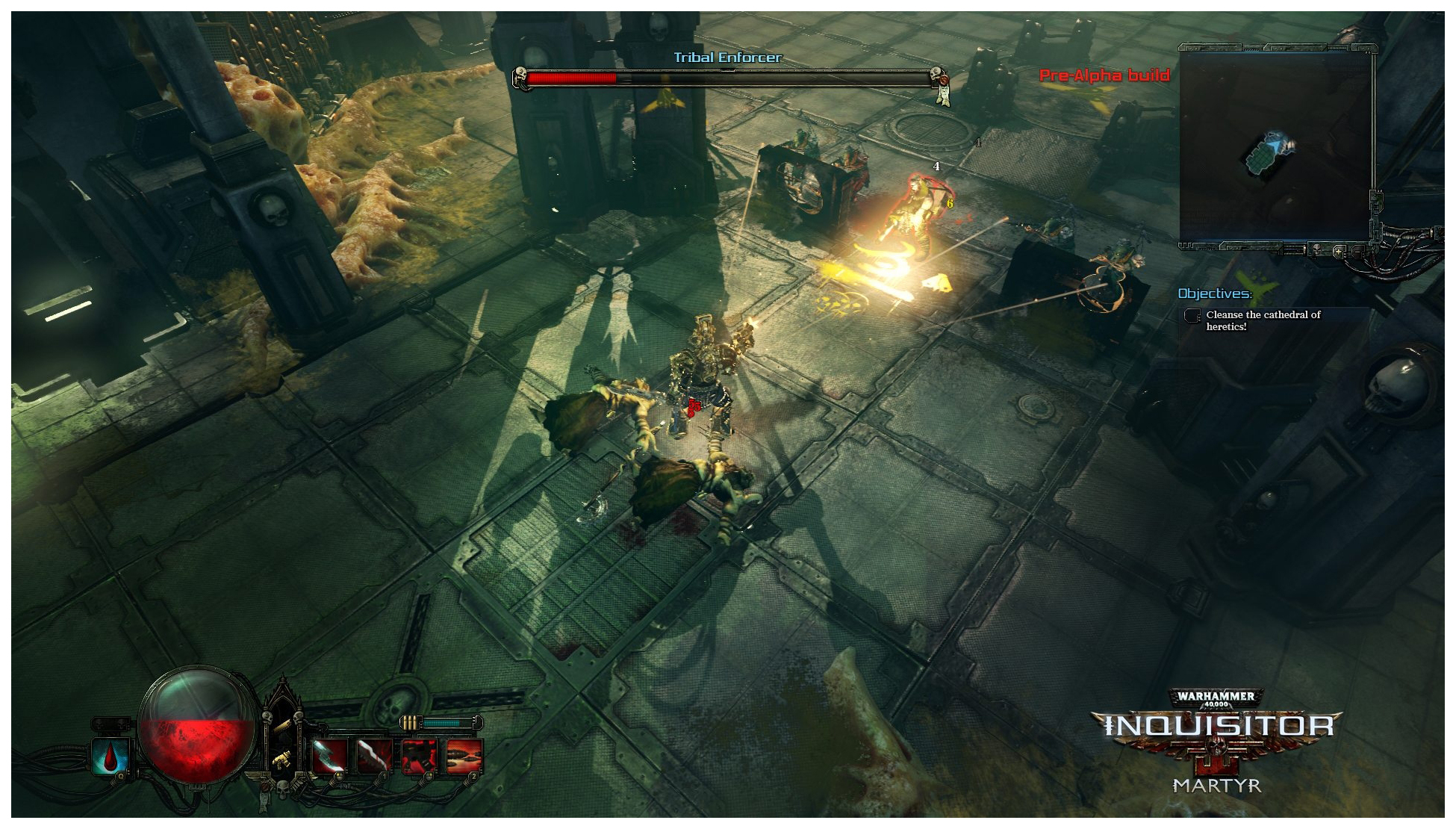Activate the red chainsword slash skill

coord(375,757)
